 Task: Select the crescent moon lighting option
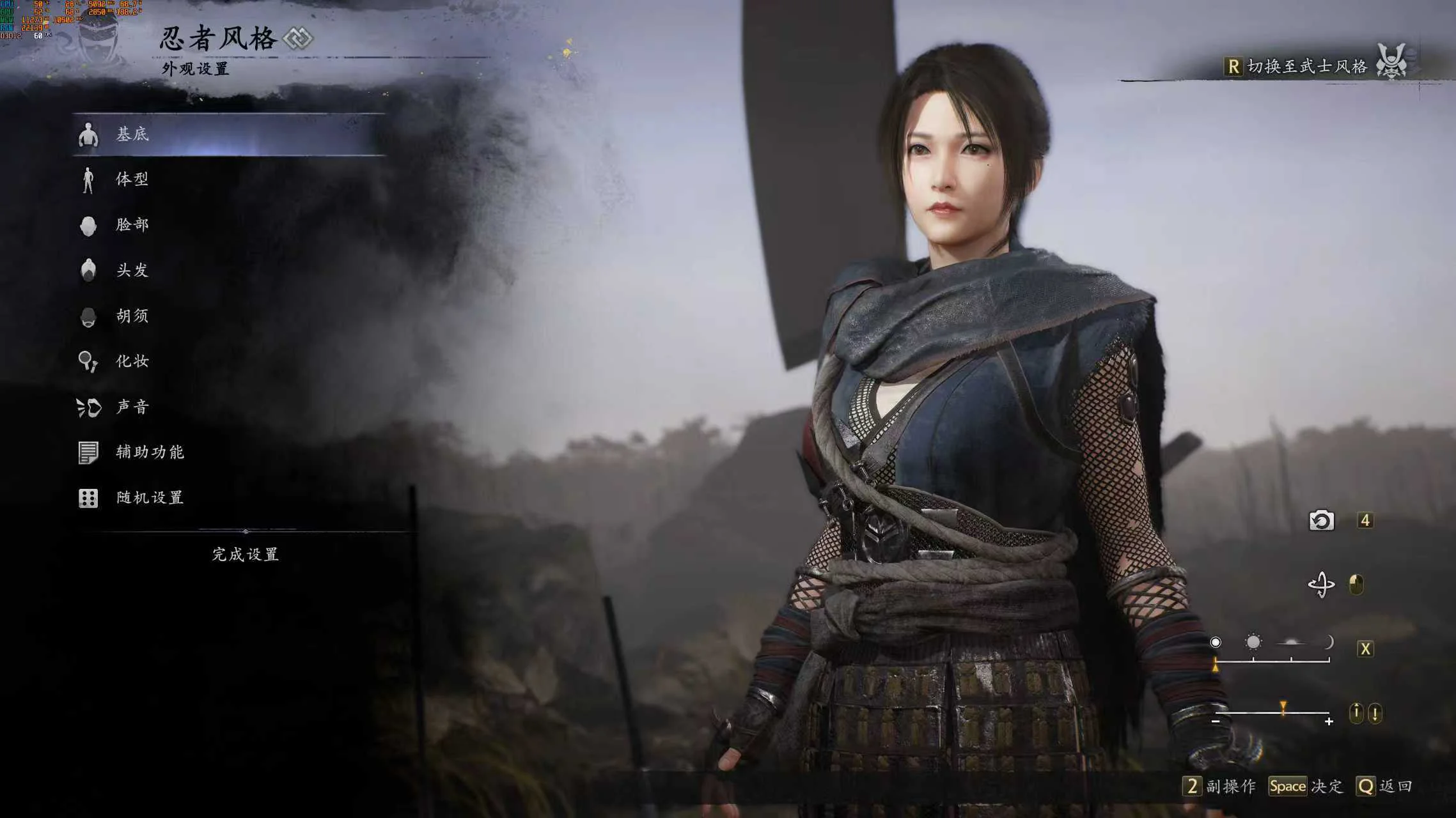pos(1329,642)
